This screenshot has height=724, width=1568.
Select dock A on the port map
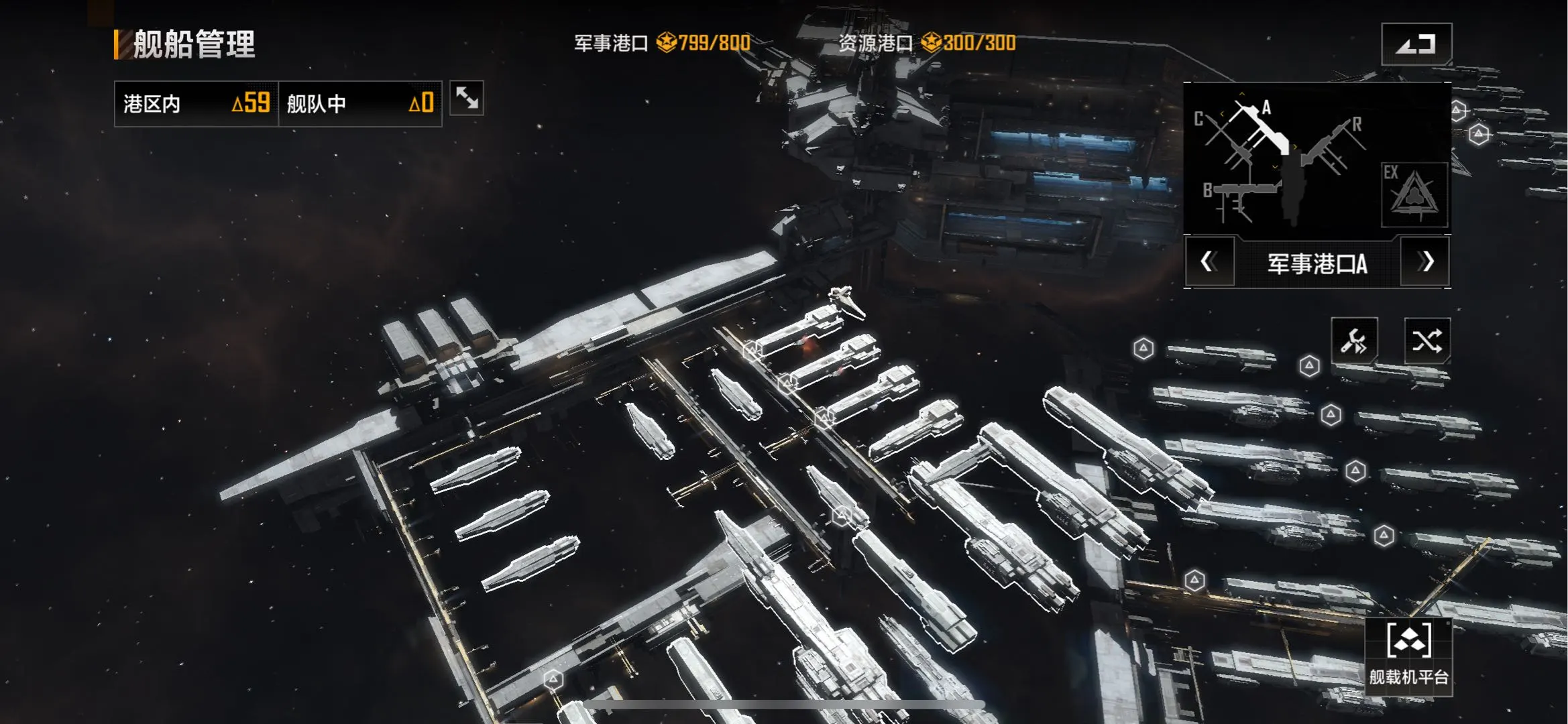(x=1261, y=124)
